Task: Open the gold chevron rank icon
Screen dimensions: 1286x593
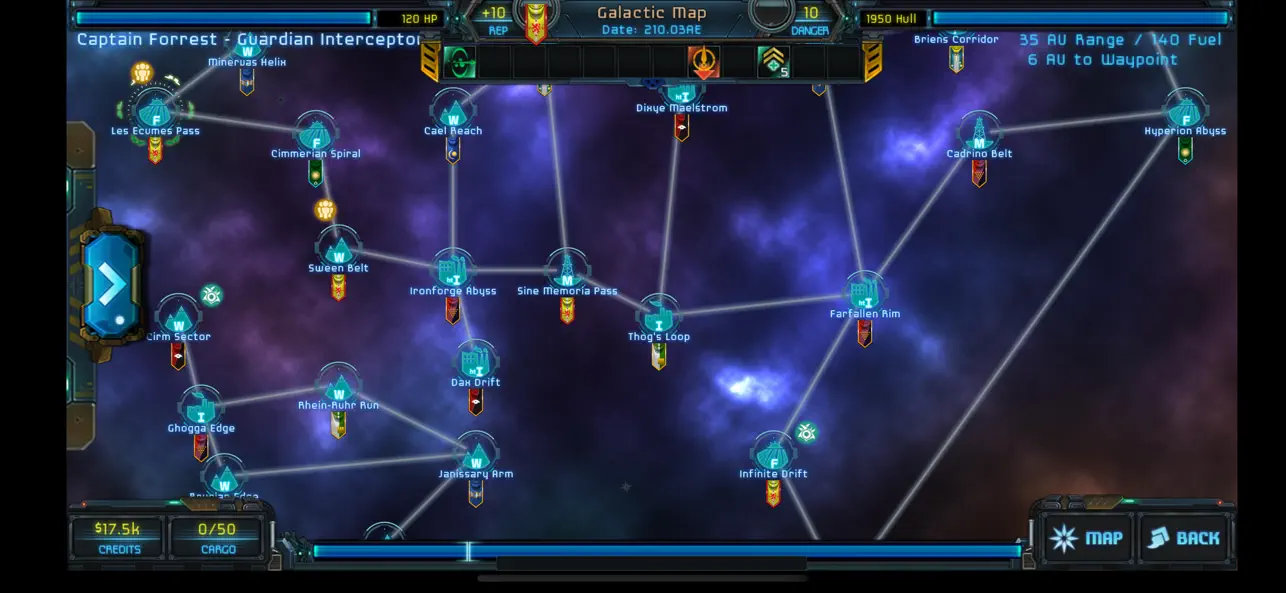Action: (772, 63)
